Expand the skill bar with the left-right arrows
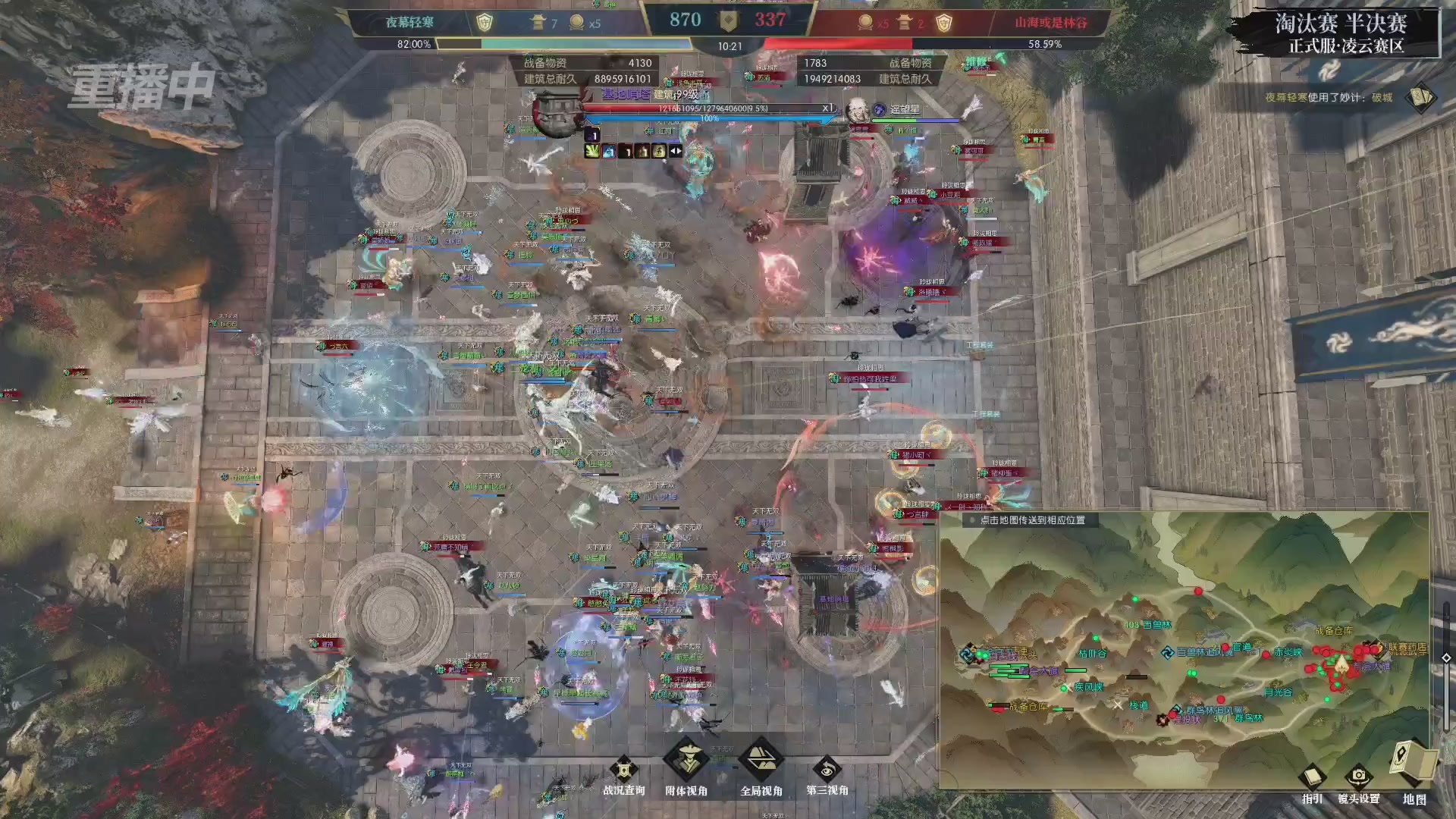This screenshot has width=1456, height=819. 674,151
